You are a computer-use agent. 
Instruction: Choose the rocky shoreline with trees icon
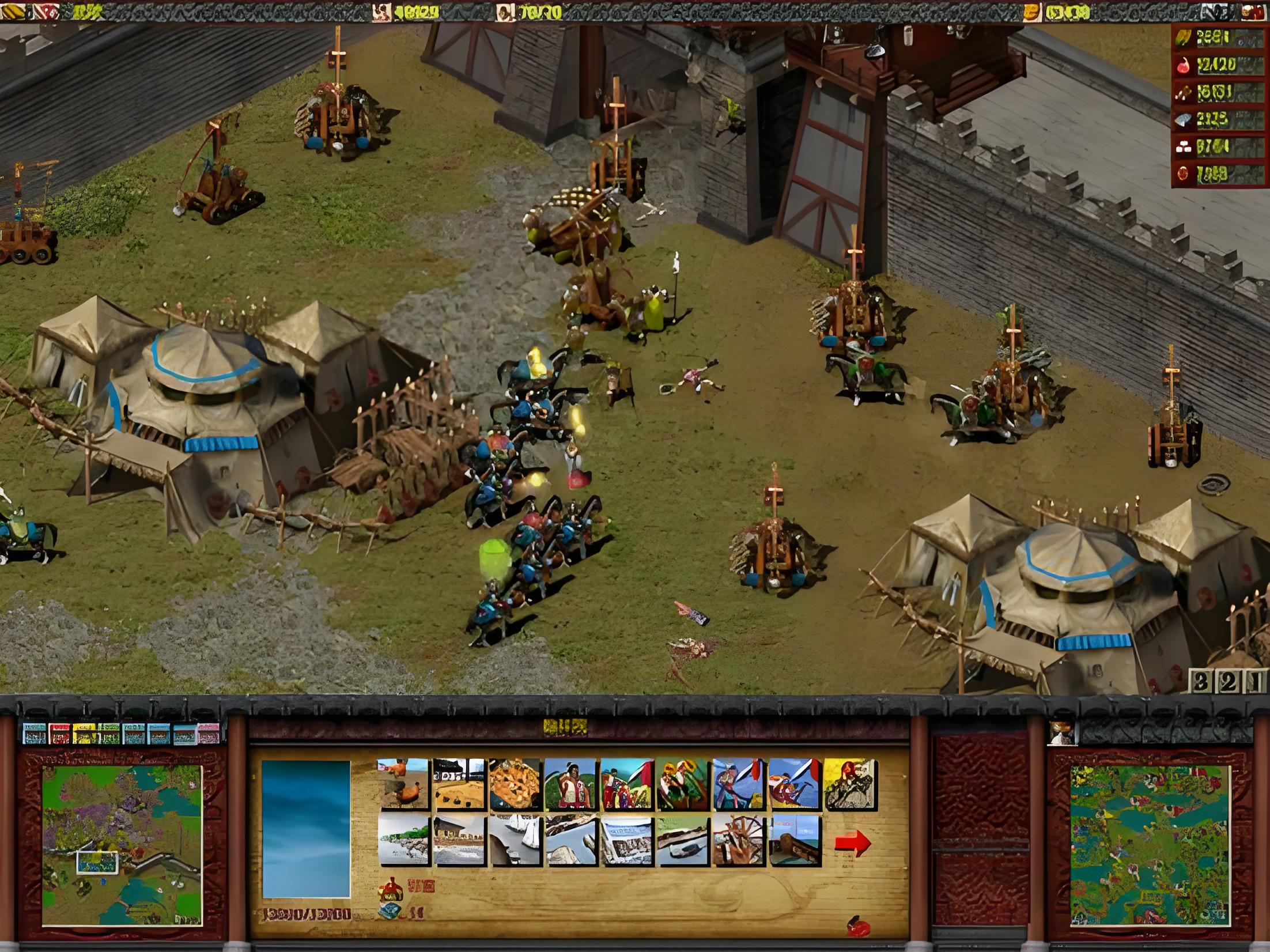(x=403, y=841)
